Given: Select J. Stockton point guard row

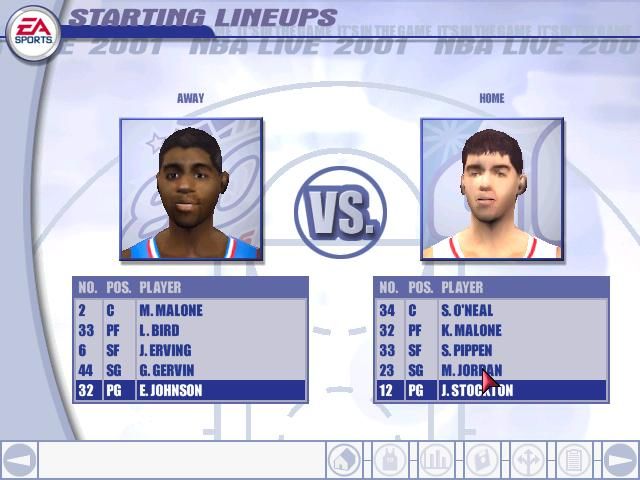Looking at the screenshot, I should coord(491,390).
